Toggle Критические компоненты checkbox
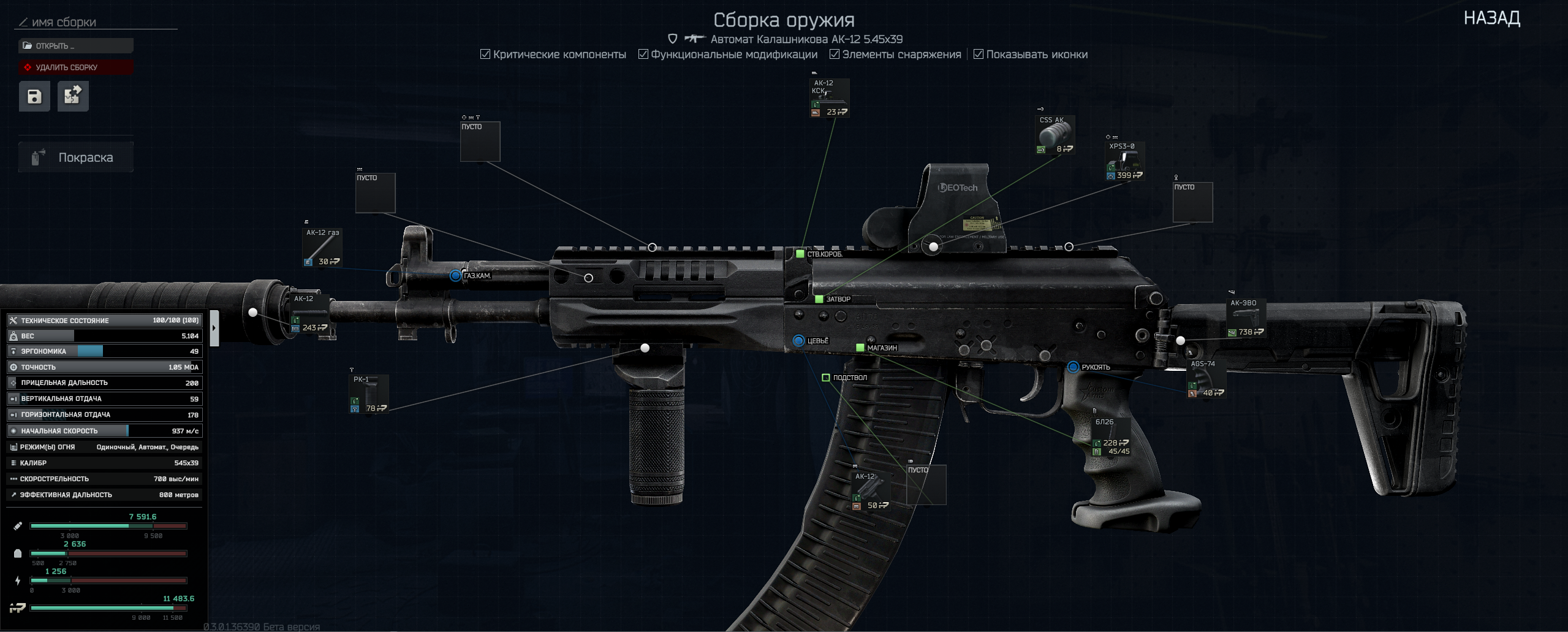 tap(485, 55)
